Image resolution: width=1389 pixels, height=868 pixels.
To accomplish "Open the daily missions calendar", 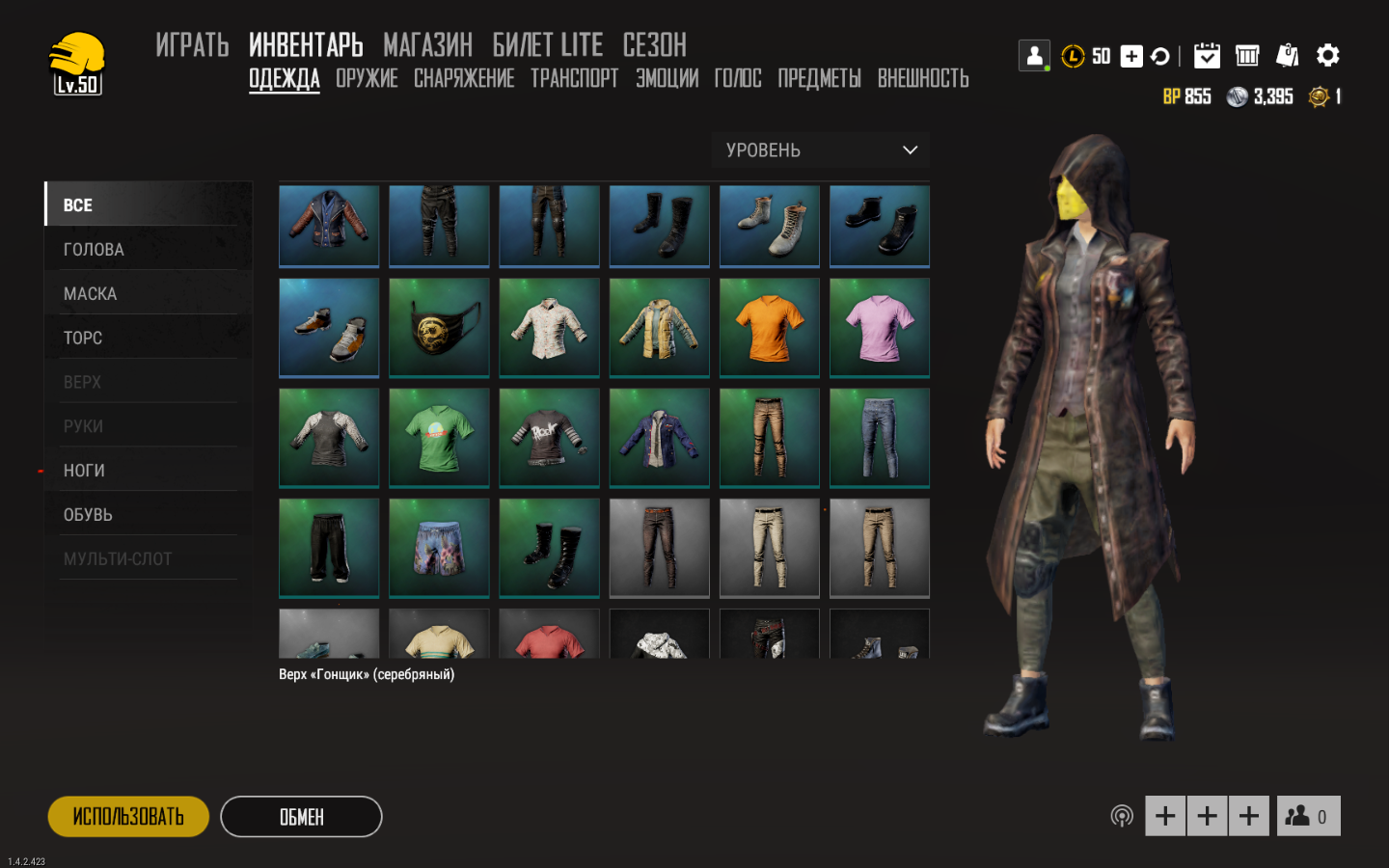I will point(1207,55).
